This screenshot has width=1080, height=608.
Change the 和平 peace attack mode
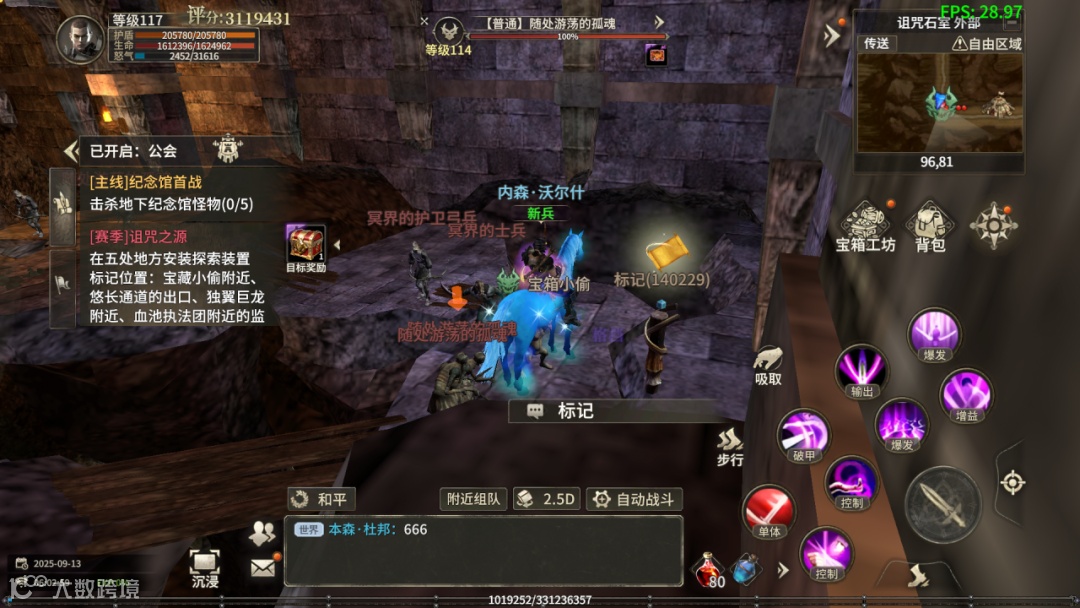point(322,499)
